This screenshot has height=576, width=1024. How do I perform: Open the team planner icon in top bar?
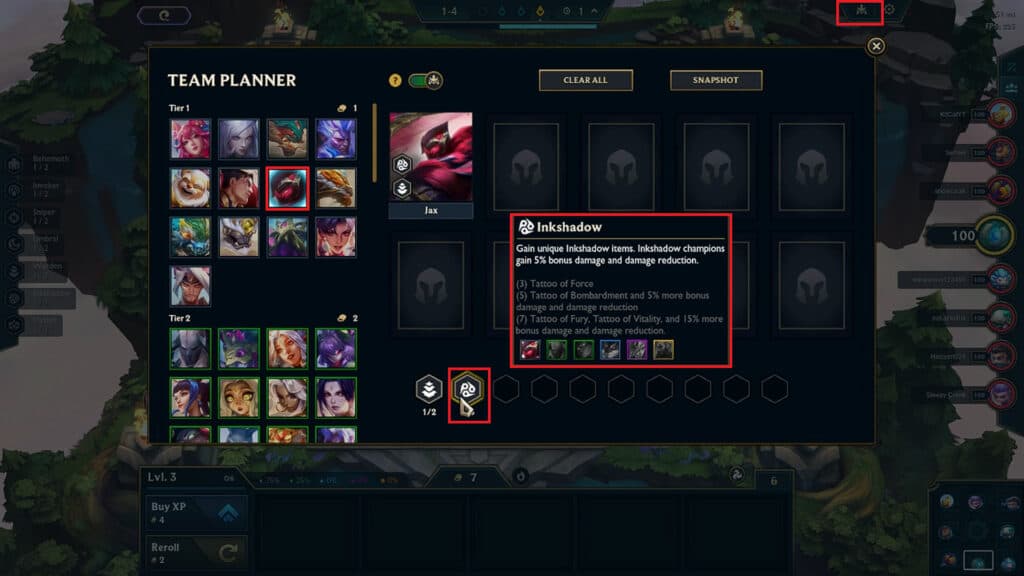858,11
